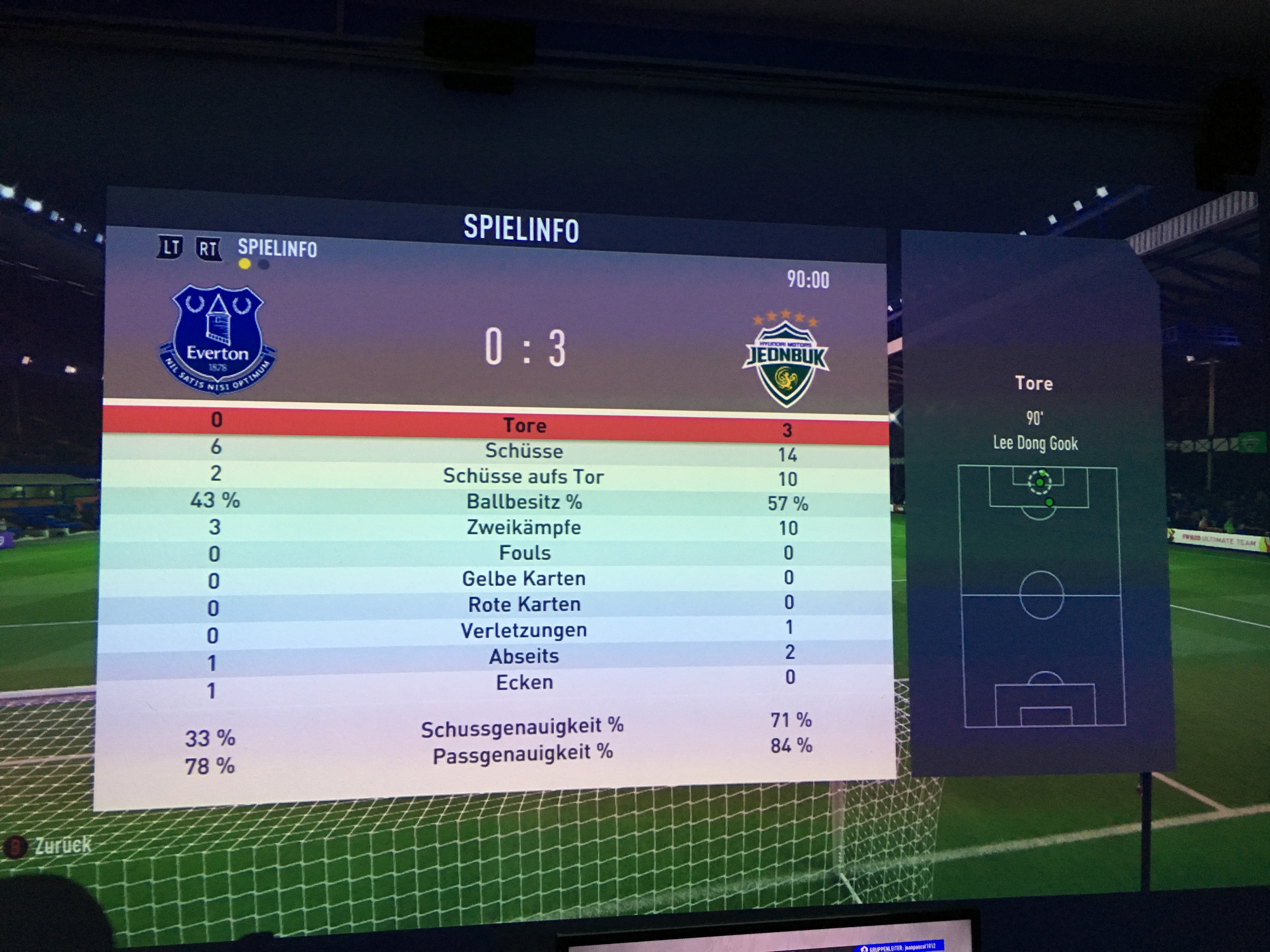The width and height of the screenshot is (1270, 952).
Task: Pick the Ballbesitz % row
Action: [523, 502]
